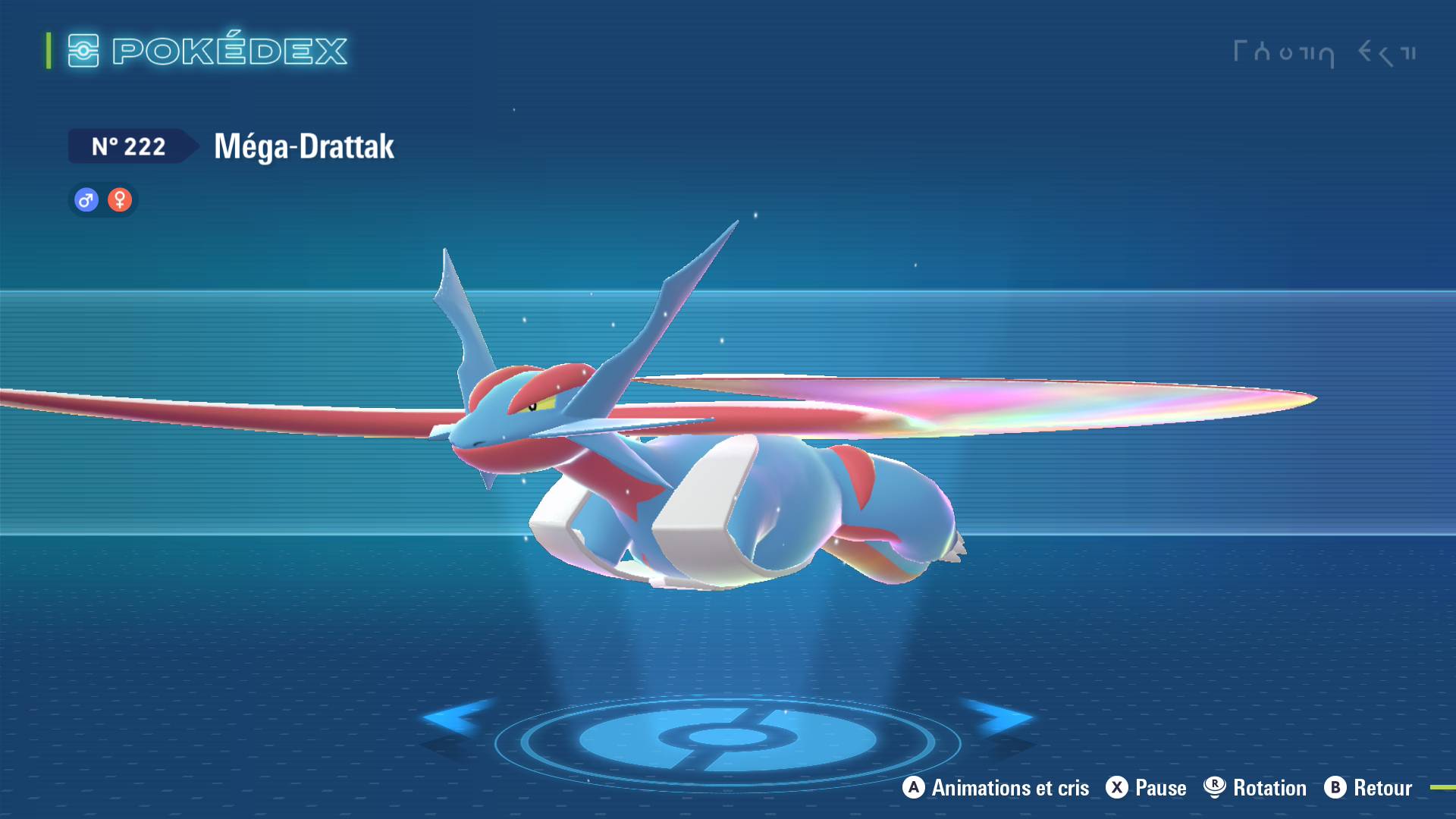
Task: Expand the N° 222 entry badge
Action: 129,146
